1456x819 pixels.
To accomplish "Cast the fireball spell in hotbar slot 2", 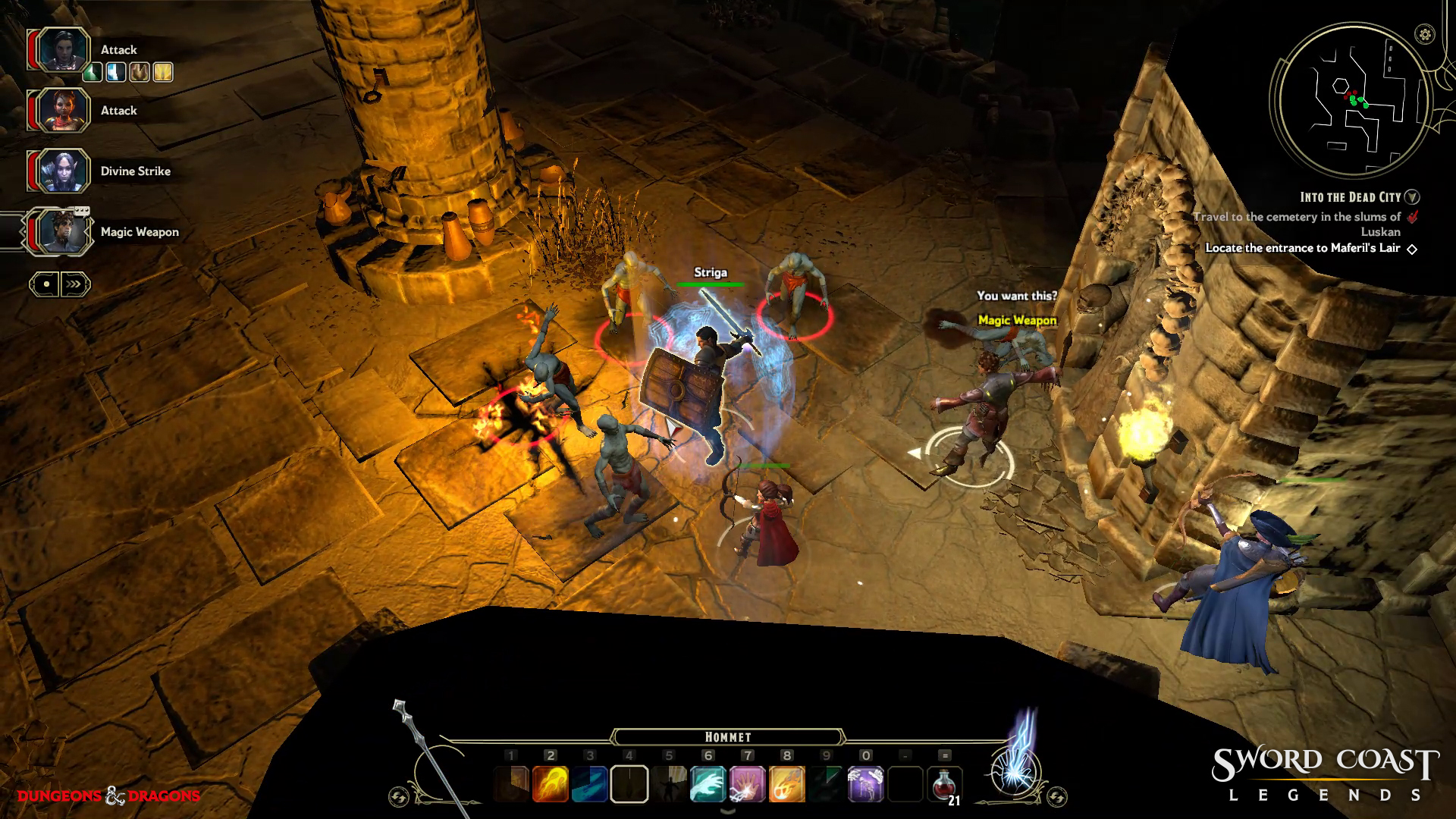I will 550,783.
